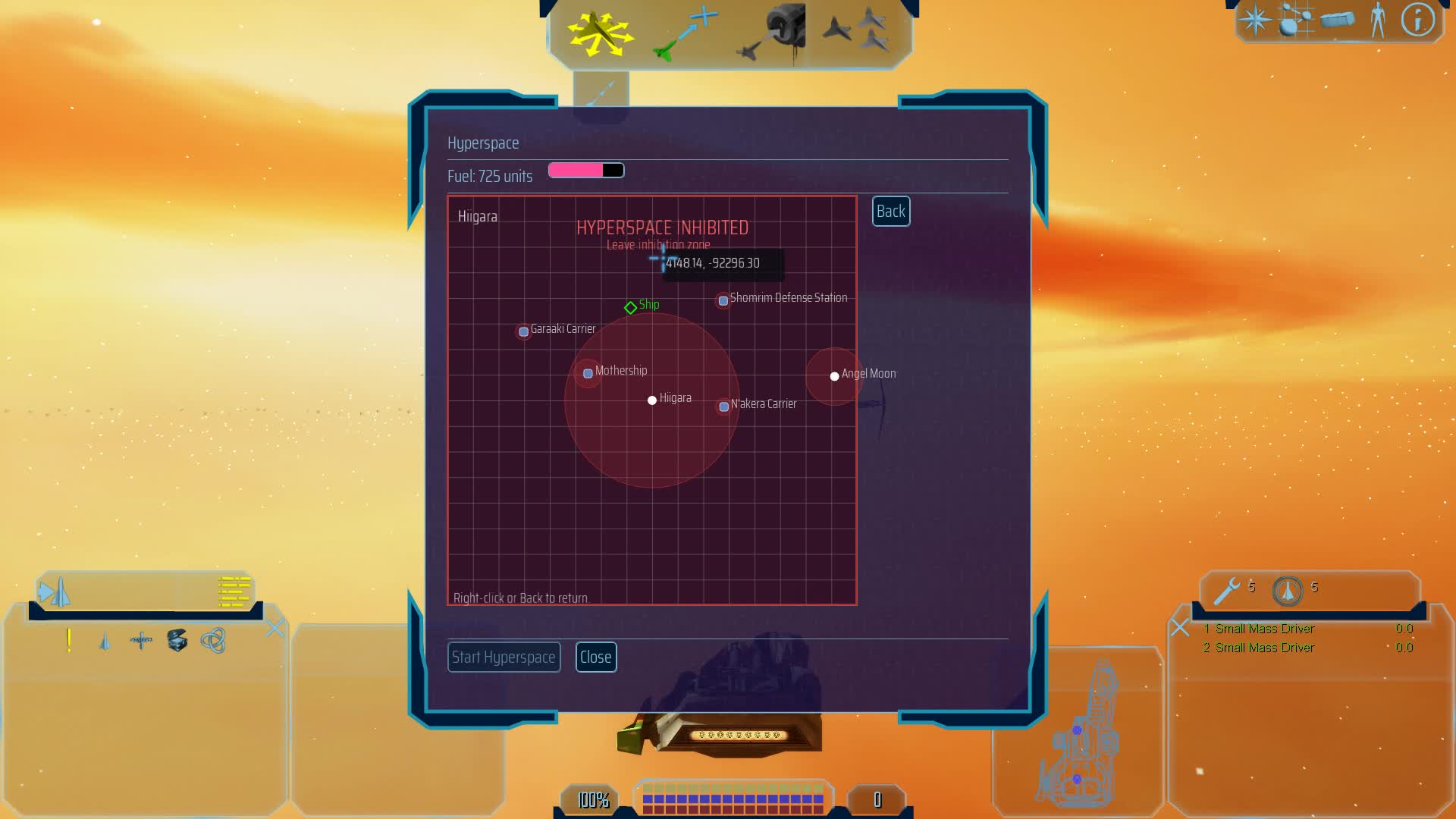Close the Hyperspace window
Viewport: 1456px width, 819px height.
(x=596, y=657)
